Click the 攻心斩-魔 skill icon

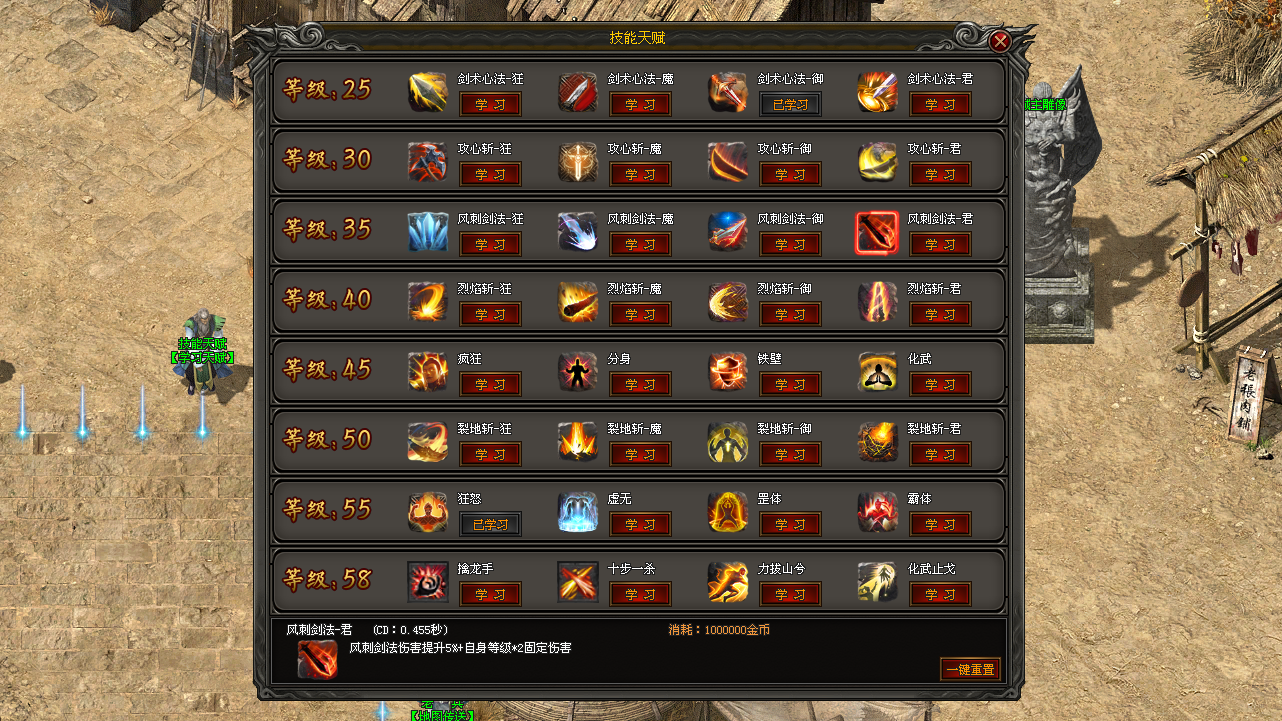[577, 163]
